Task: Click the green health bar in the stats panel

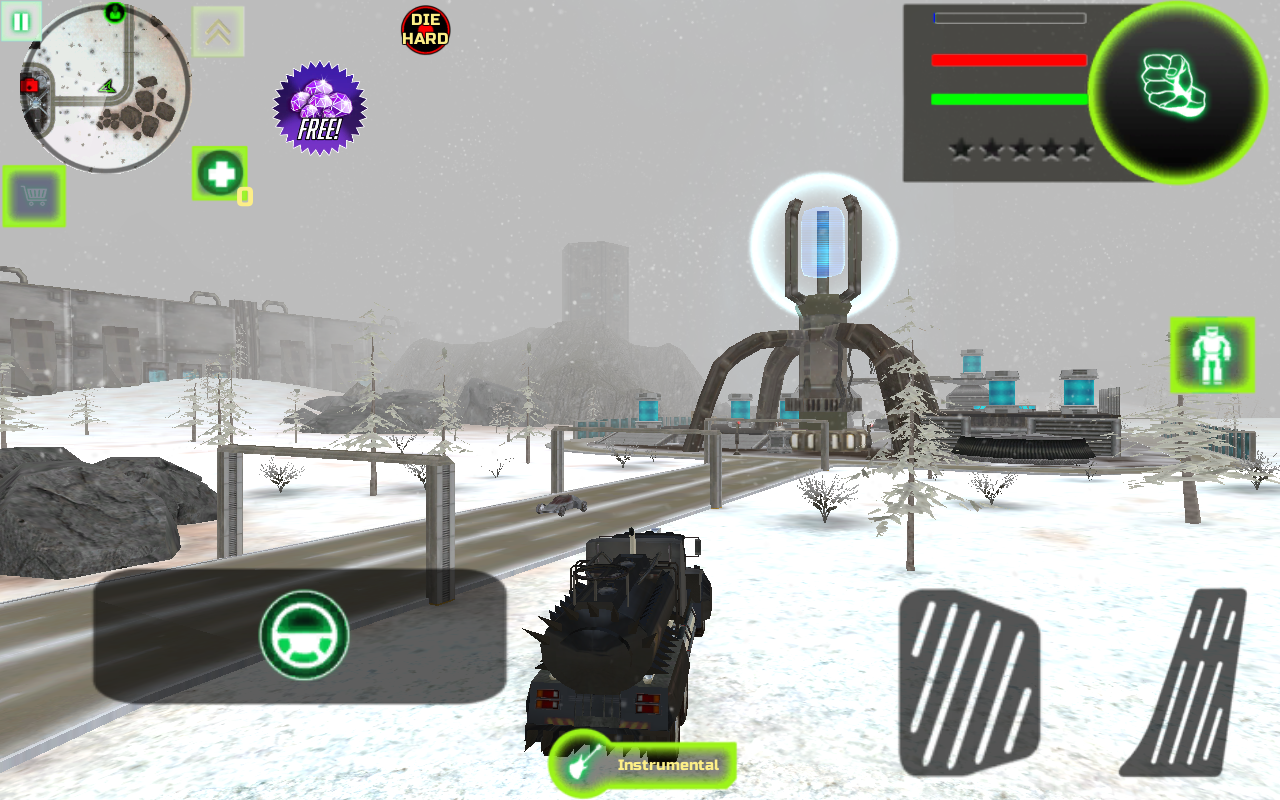Action: (x=1008, y=99)
